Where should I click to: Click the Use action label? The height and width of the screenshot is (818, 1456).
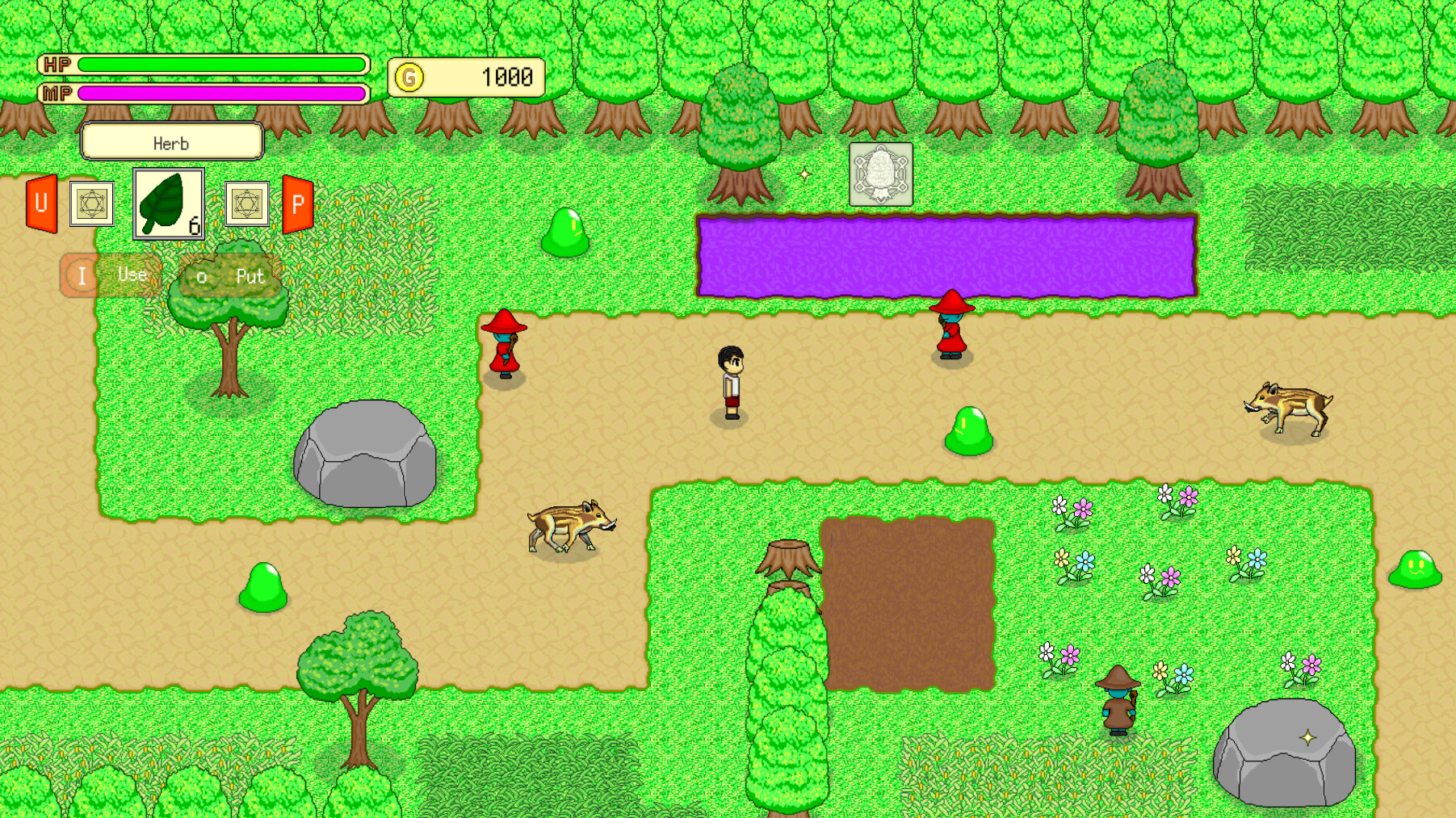132,275
